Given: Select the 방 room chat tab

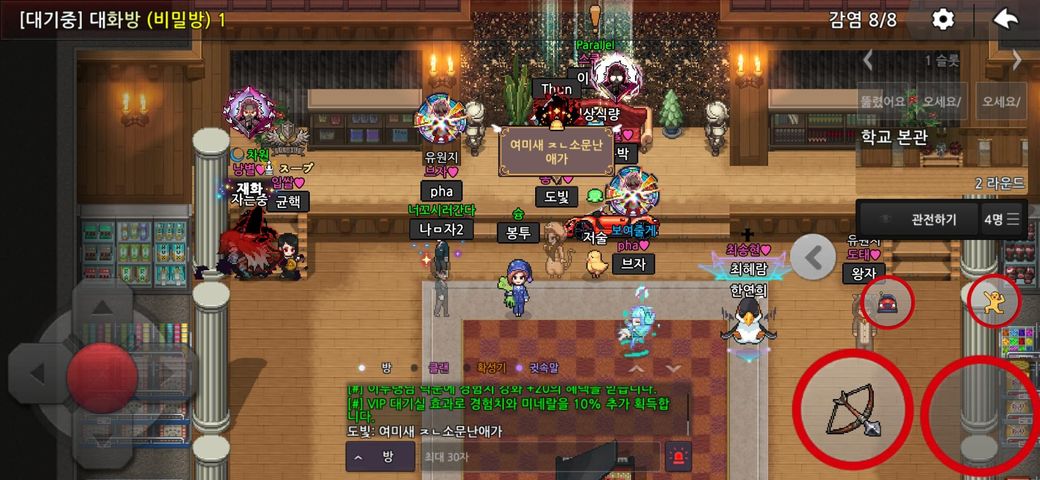Looking at the screenshot, I should [x=386, y=367].
